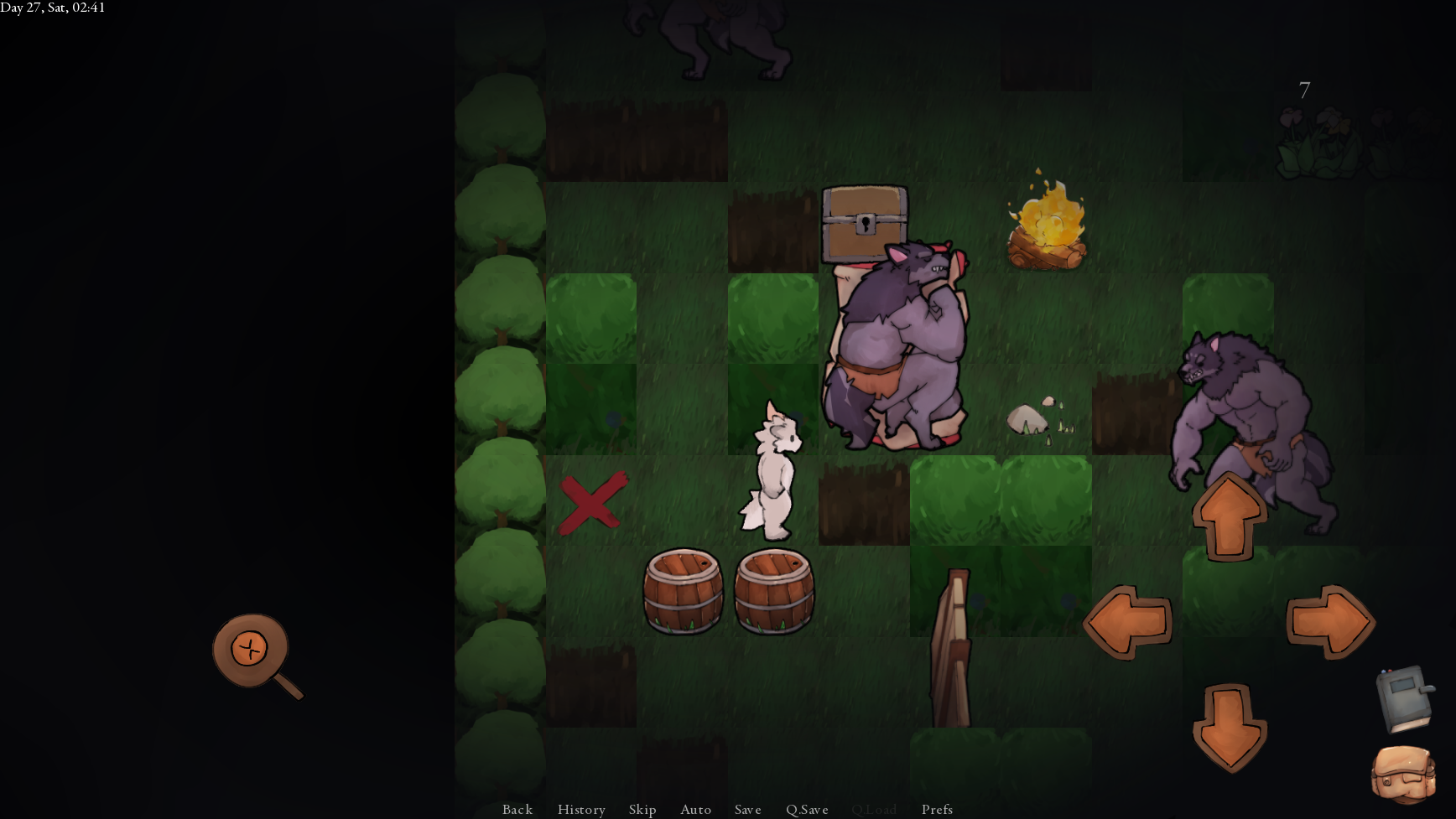Image resolution: width=1456 pixels, height=819 pixels.
Task: Toggle Skip mode
Action: coord(642,809)
